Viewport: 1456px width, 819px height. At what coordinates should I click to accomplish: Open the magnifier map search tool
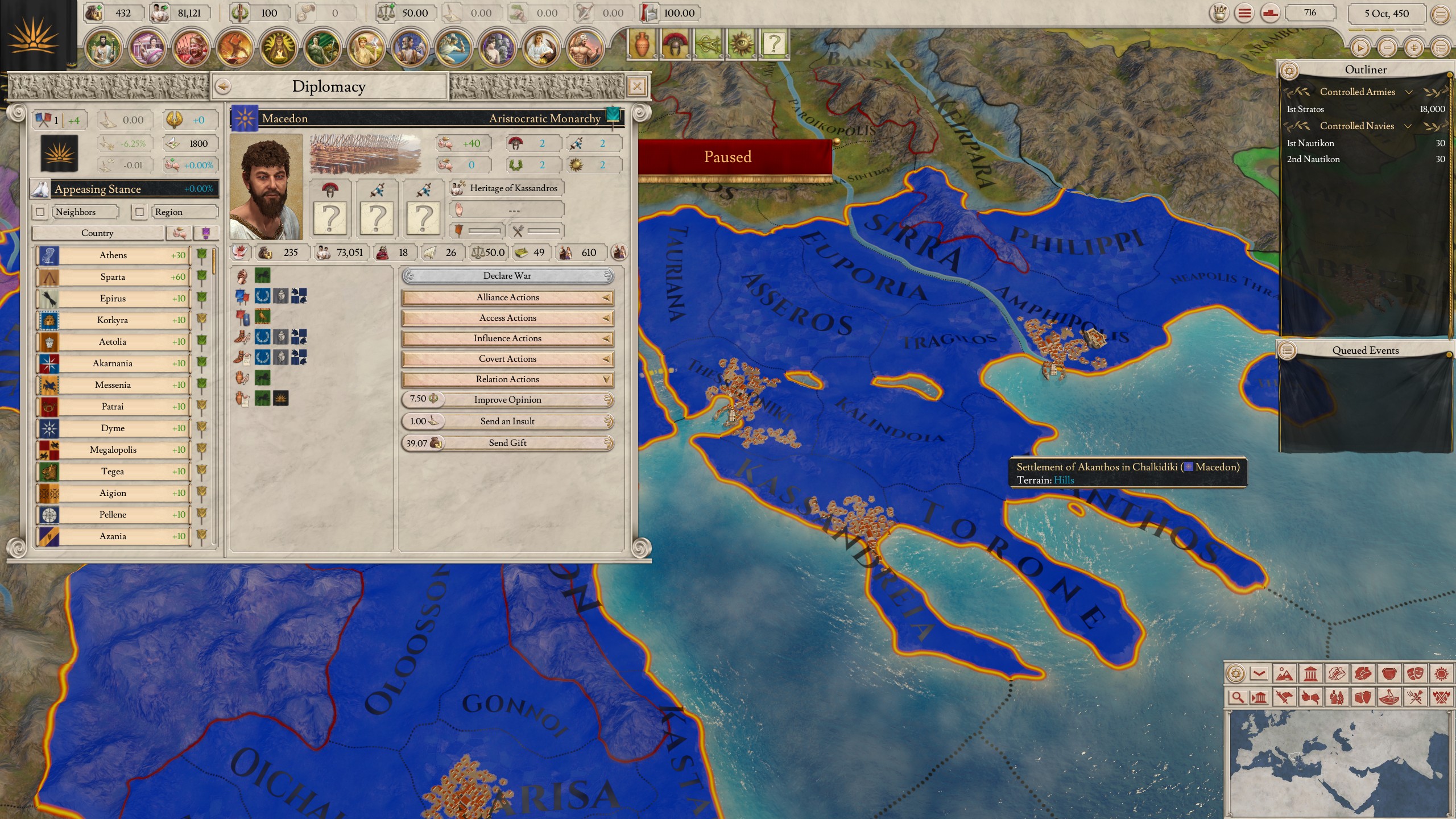point(1238,697)
